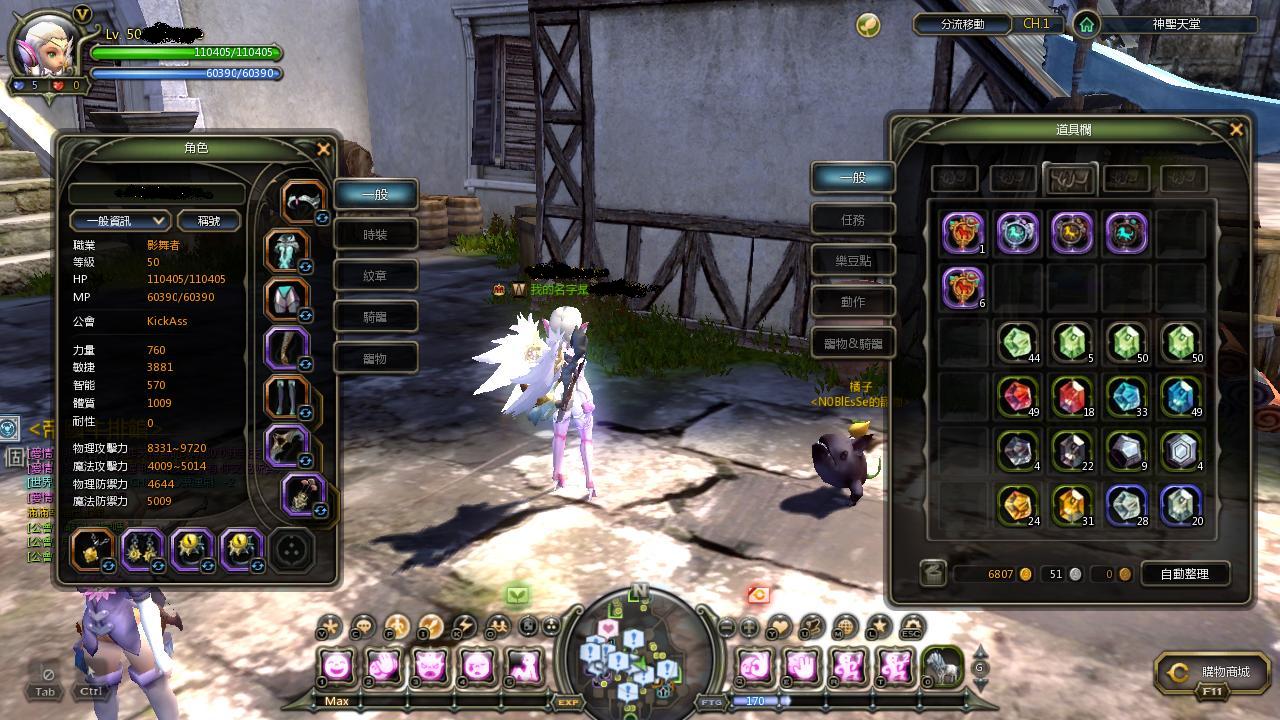Select the red gem stack of 49
The height and width of the screenshot is (720, 1280).
tap(1018, 396)
